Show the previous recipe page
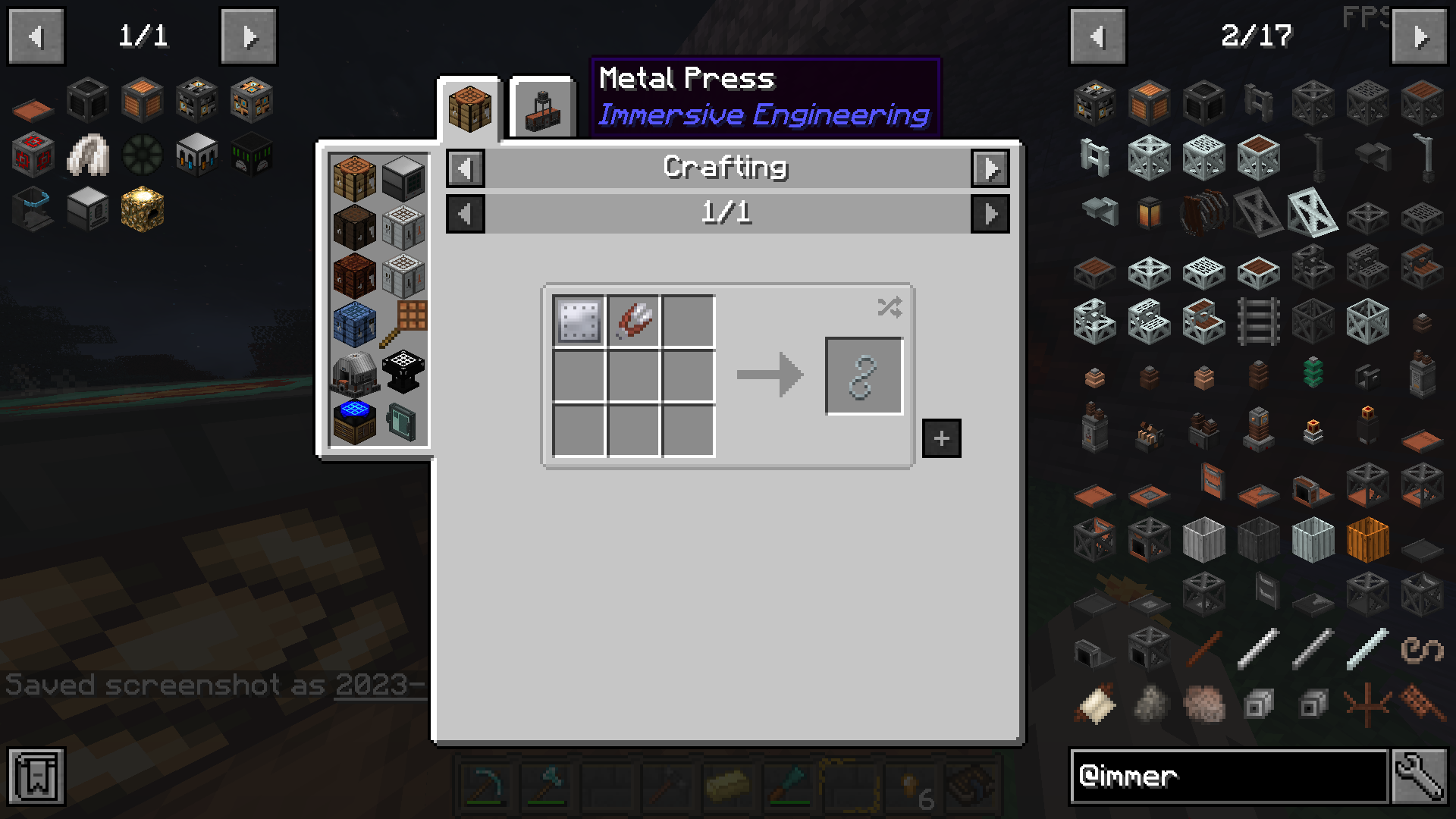 click(465, 214)
